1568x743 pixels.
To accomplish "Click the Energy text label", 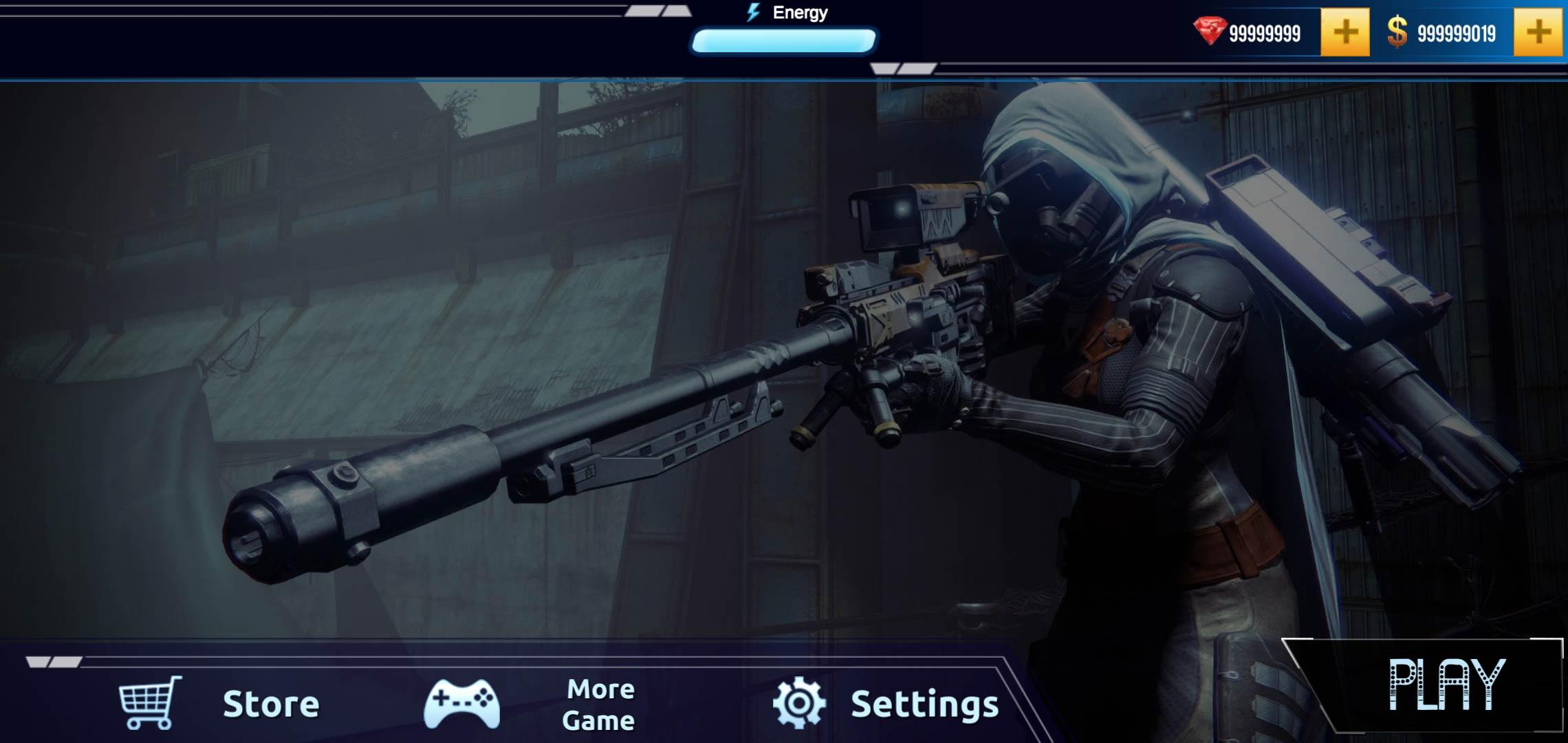I will pyautogui.click(x=800, y=12).
